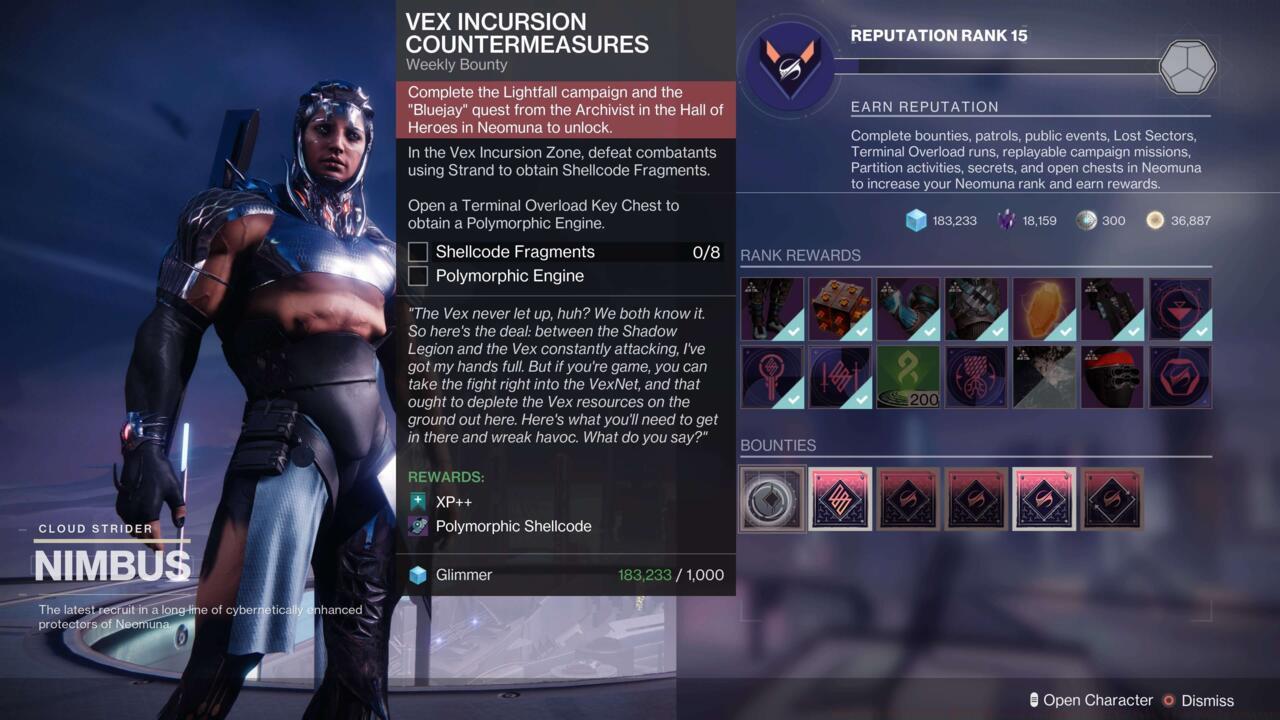Inspect the chest armor rank reward
Viewport: 1280px width, 720px height.
976,309
